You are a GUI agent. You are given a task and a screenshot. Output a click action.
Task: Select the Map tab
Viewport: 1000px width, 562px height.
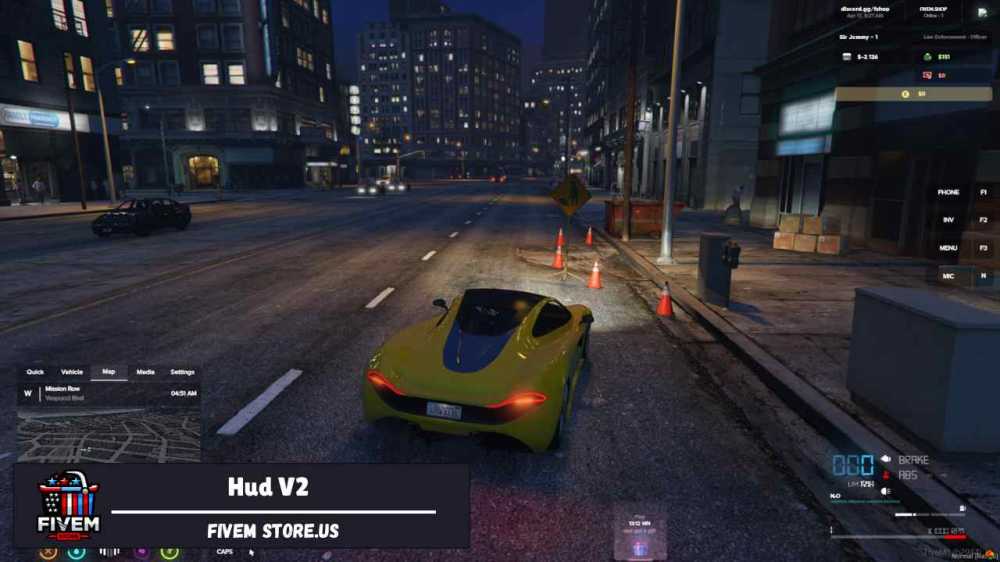tap(109, 372)
